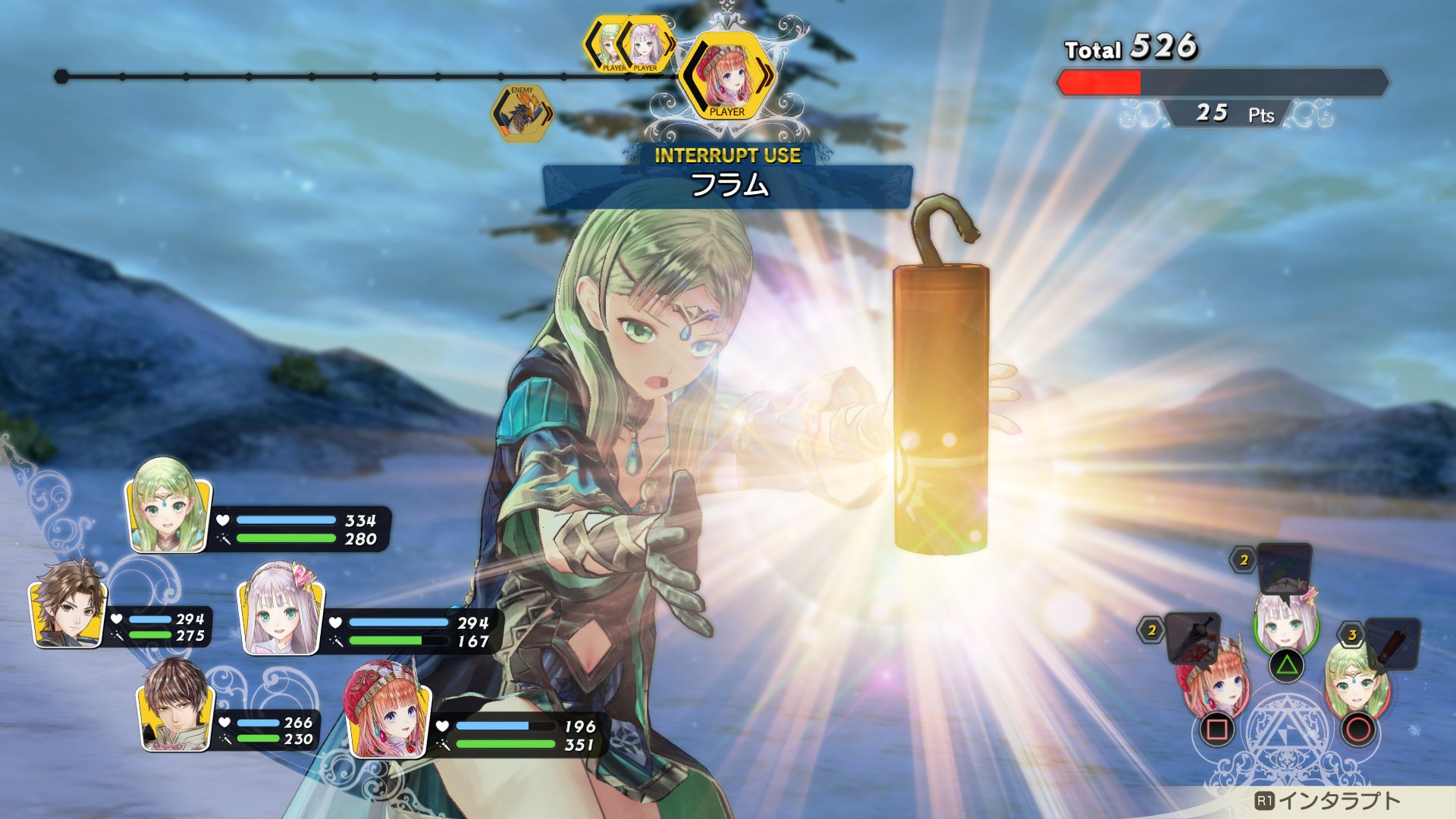1456x819 pixels.
Task: Select the INTERRUPT USE banner
Action: 726,157
